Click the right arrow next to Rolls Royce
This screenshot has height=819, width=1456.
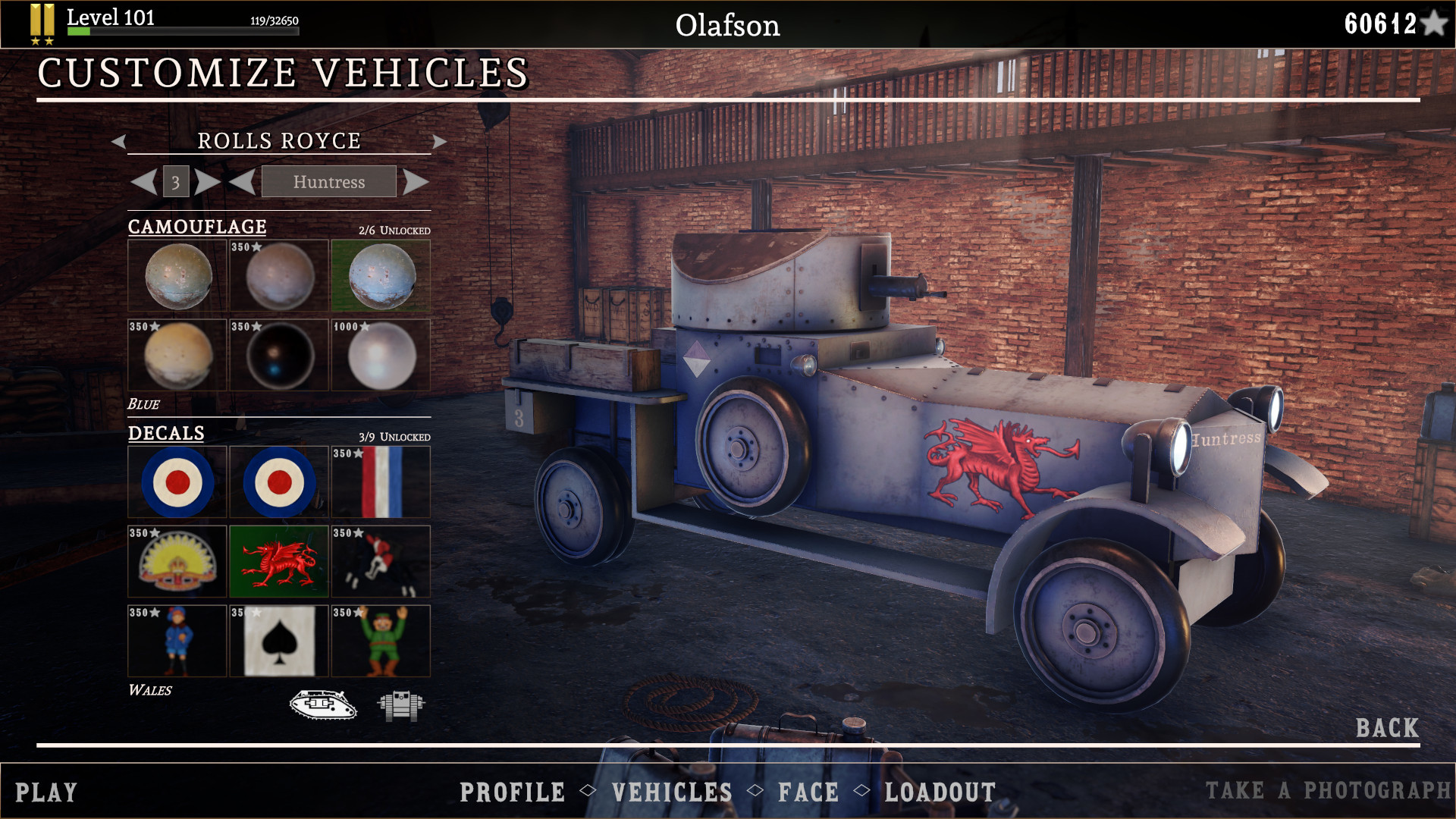coord(441,141)
